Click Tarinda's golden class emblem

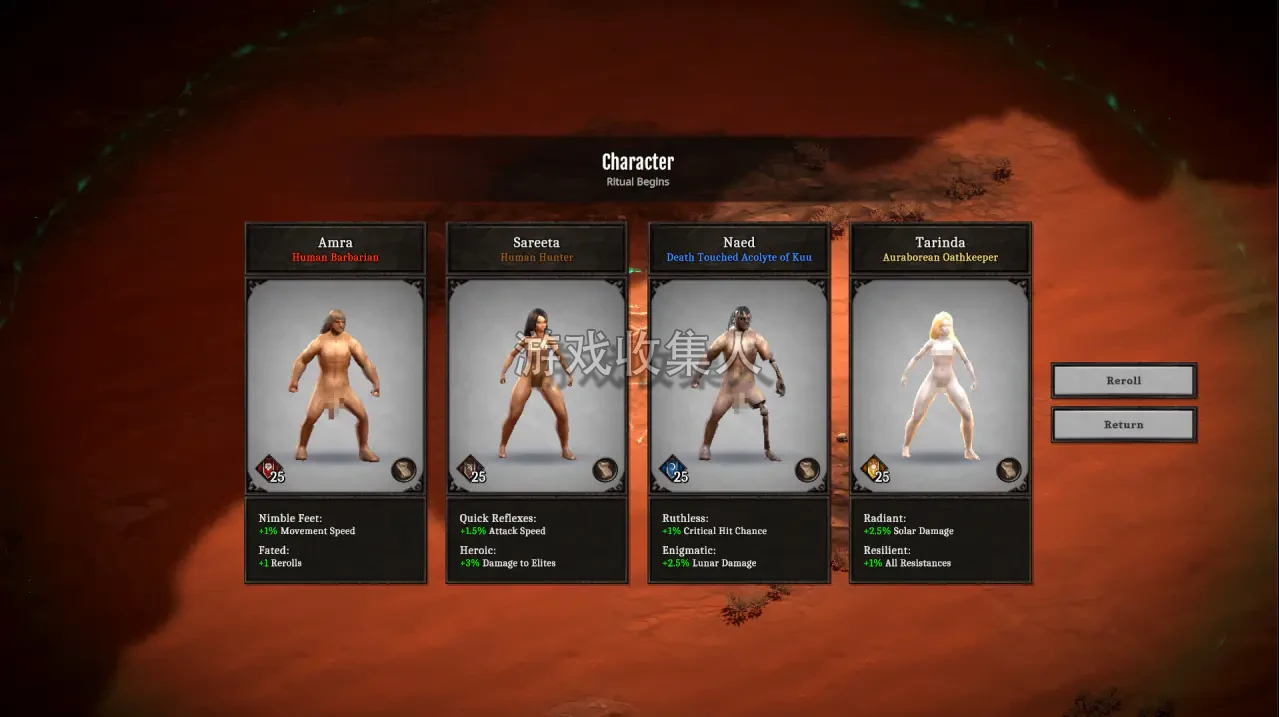tap(872, 467)
